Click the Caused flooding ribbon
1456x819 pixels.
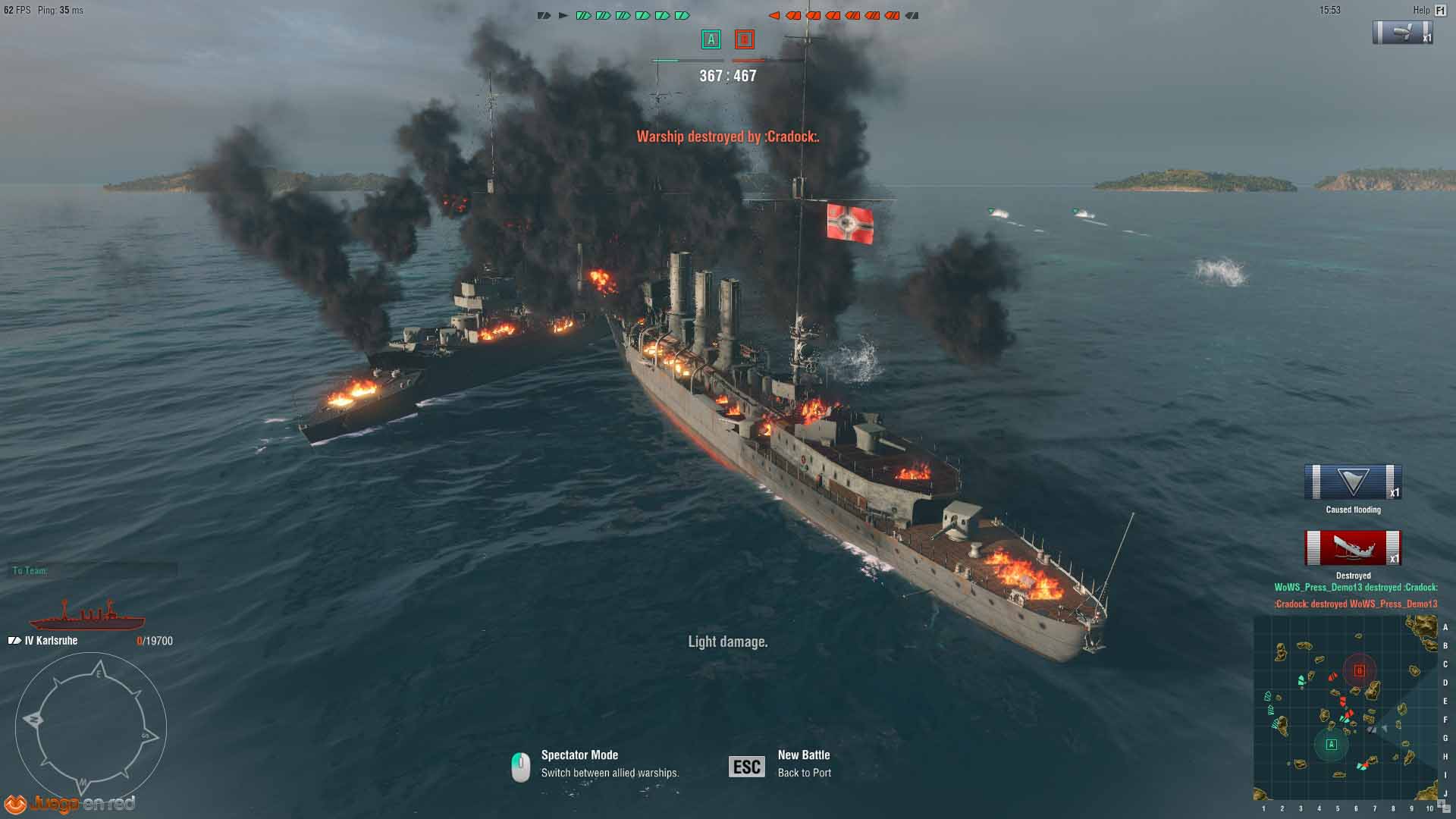pos(1353,482)
